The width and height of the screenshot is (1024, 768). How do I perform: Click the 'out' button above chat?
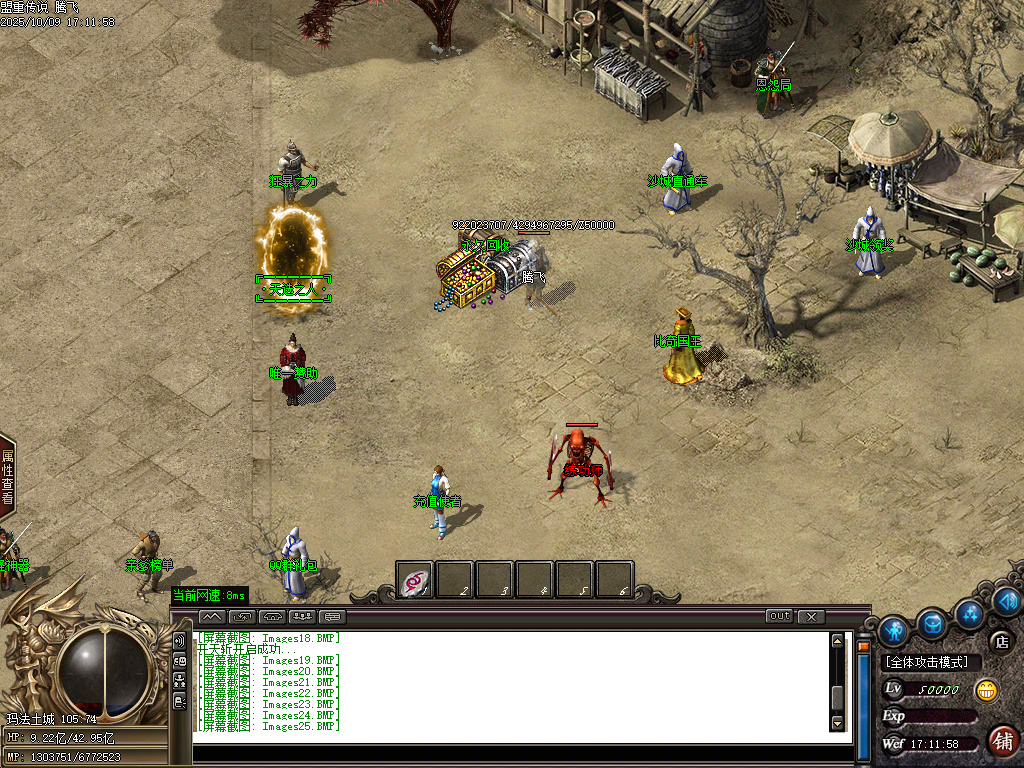pyautogui.click(x=779, y=616)
